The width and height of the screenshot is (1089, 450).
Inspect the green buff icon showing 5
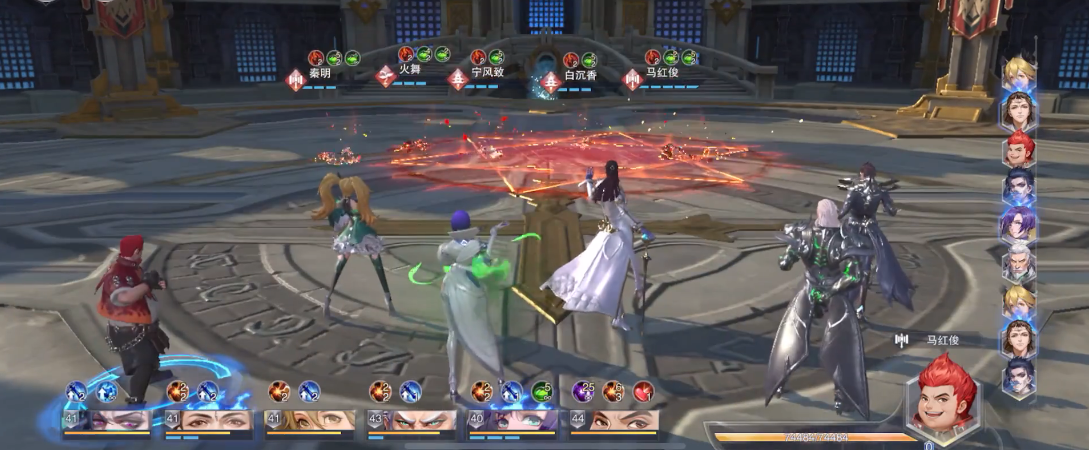[x=542, y=391]
